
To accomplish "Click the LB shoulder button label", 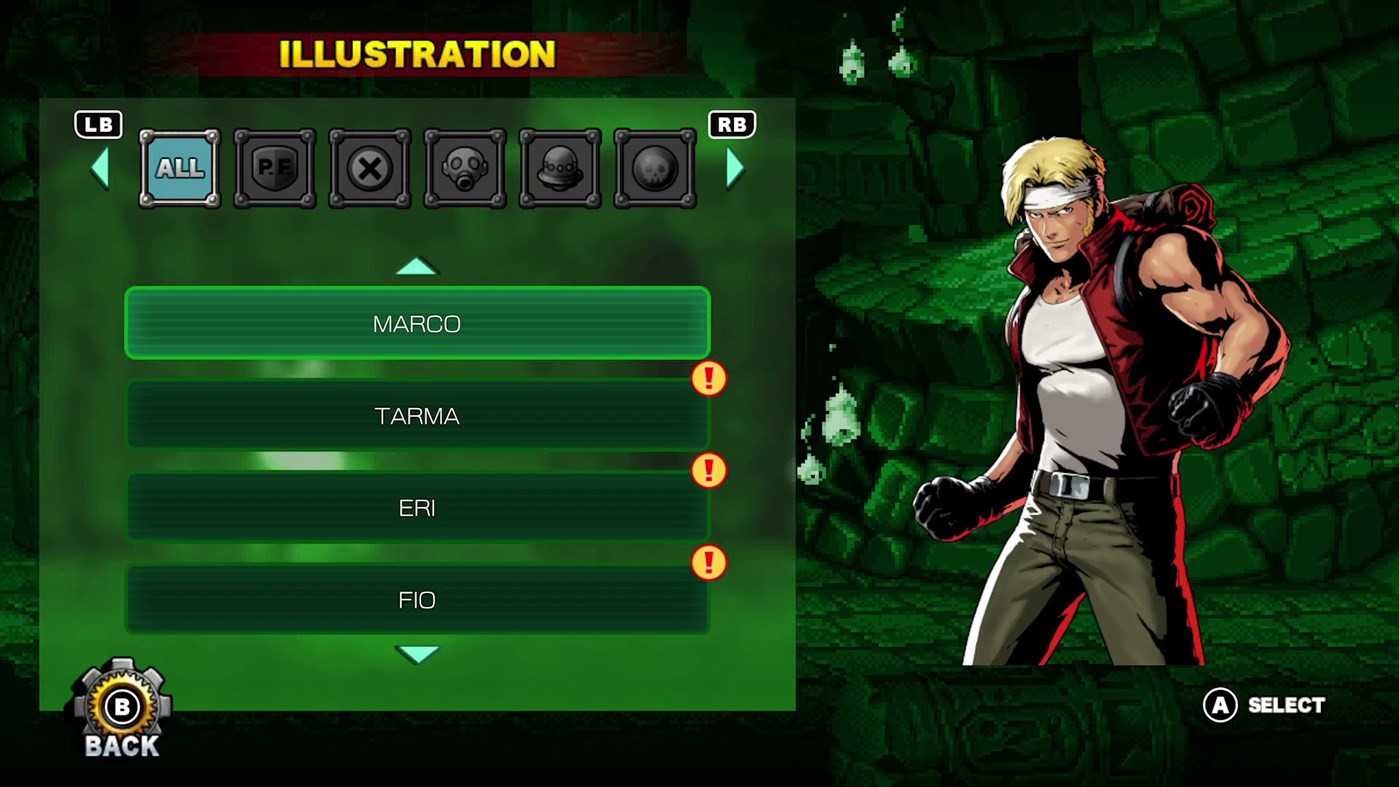I will [97, 124].
